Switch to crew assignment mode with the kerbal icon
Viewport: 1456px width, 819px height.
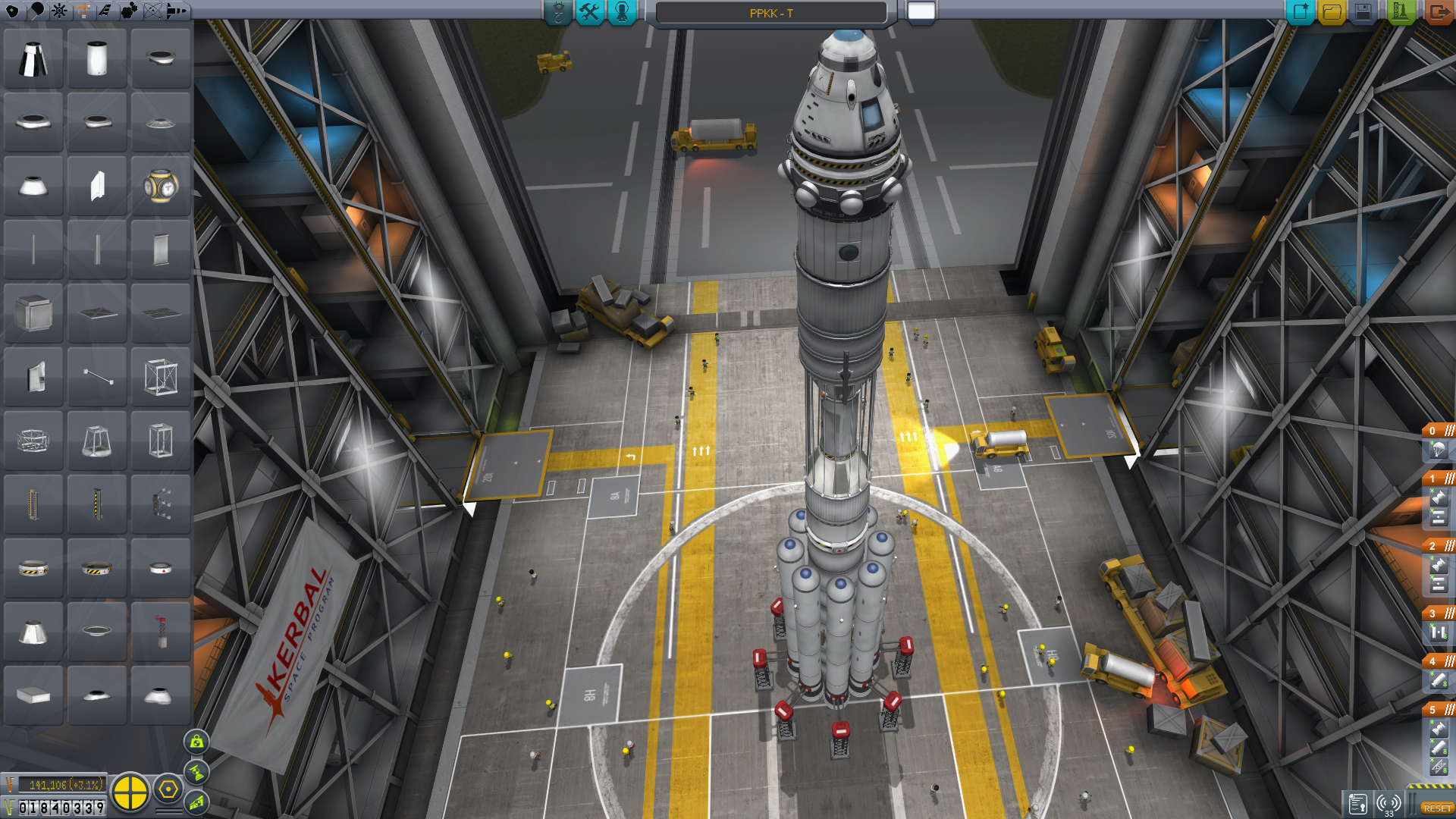click(x=622, y=12)
